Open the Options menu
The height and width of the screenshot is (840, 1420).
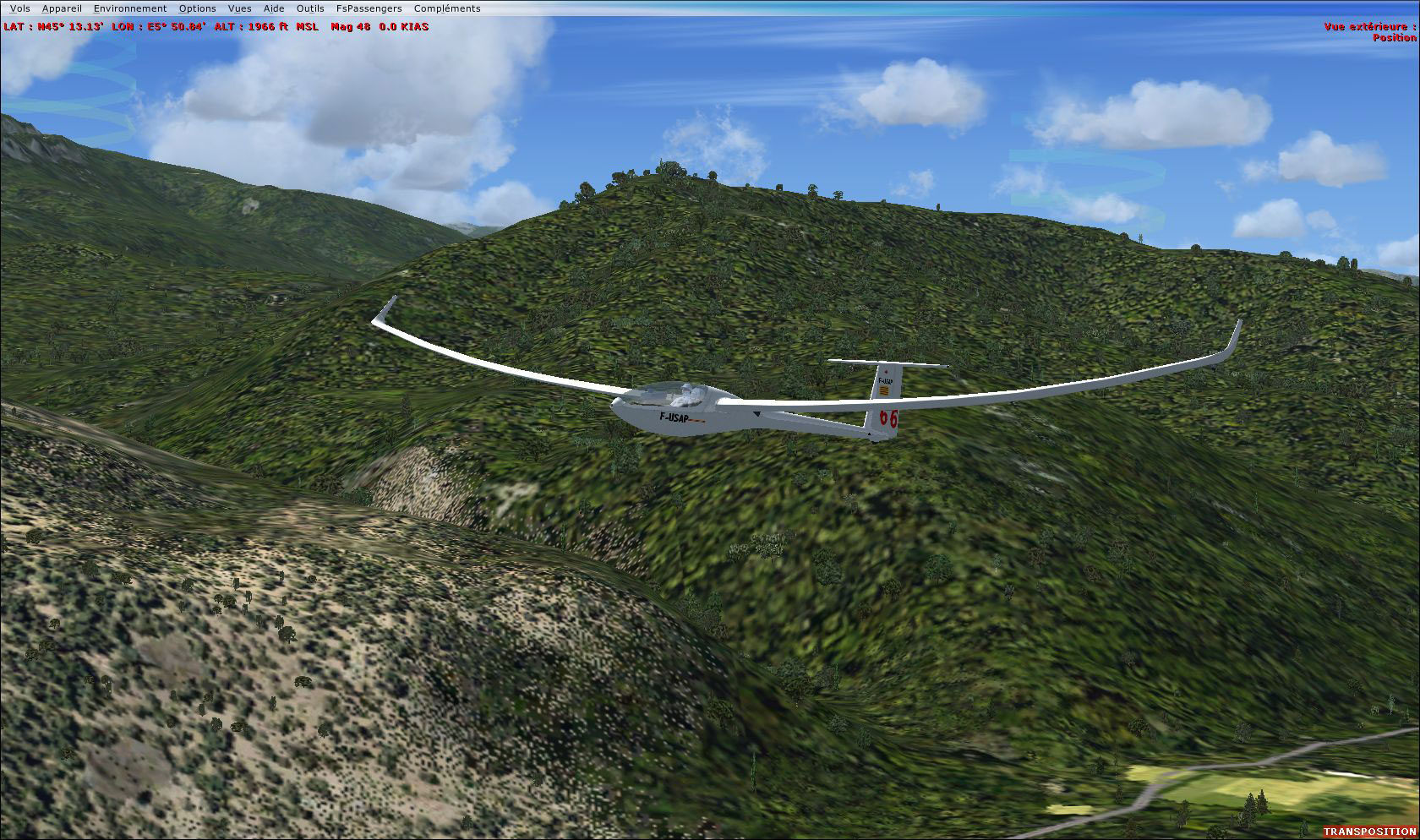tap(197, 8)
